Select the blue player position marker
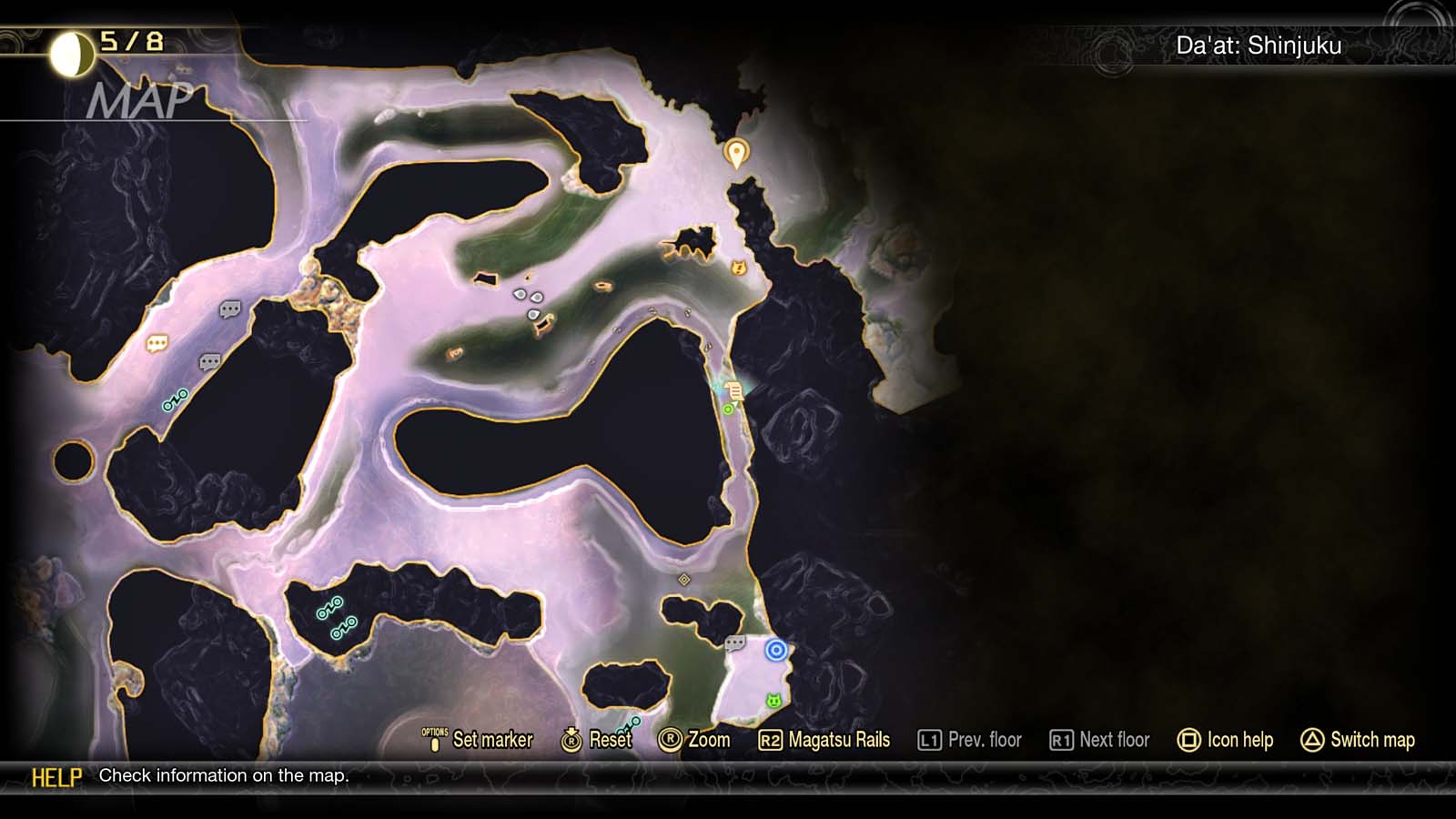 774,648
